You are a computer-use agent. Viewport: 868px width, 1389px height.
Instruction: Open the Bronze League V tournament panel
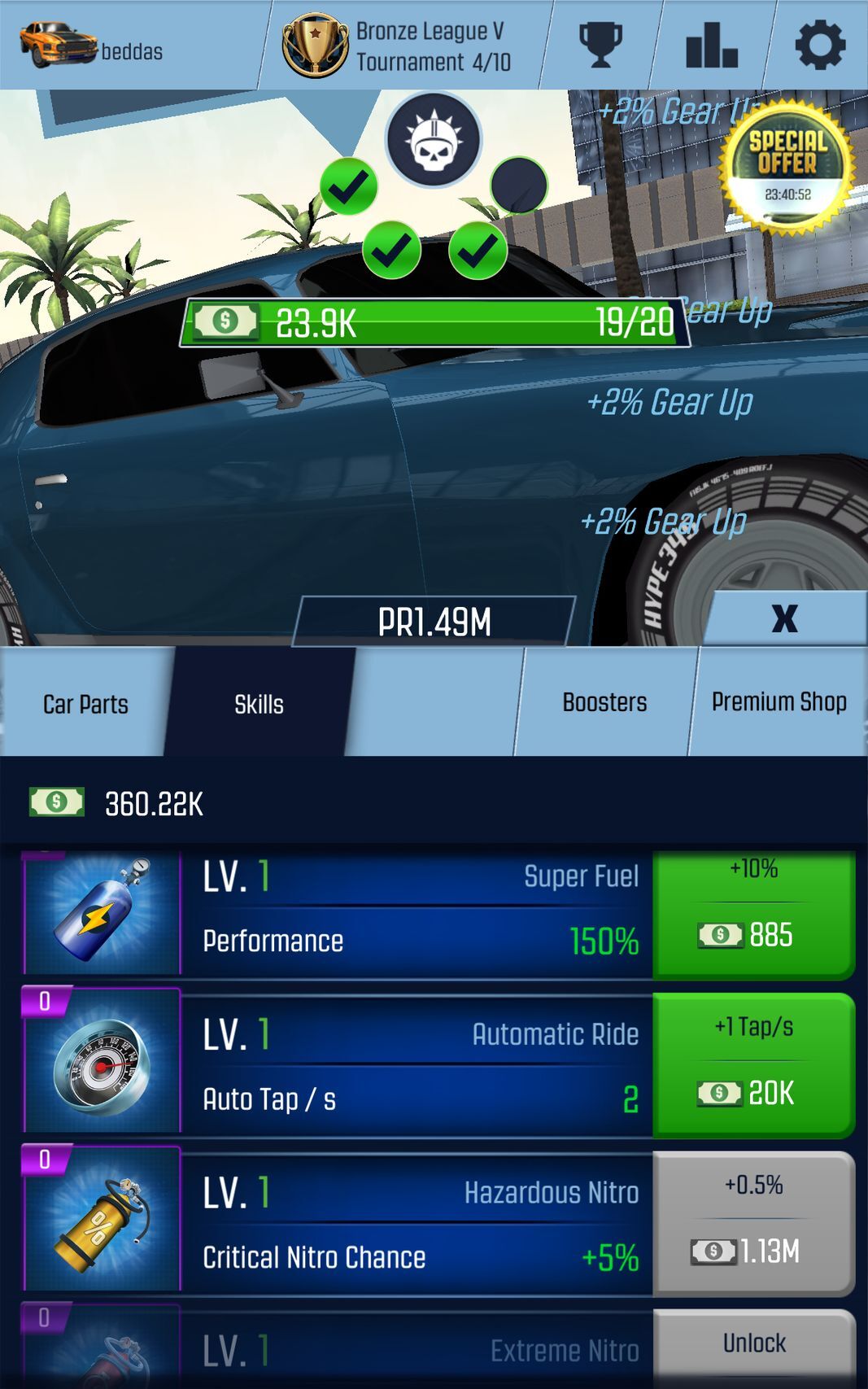[x=399, y=46]
